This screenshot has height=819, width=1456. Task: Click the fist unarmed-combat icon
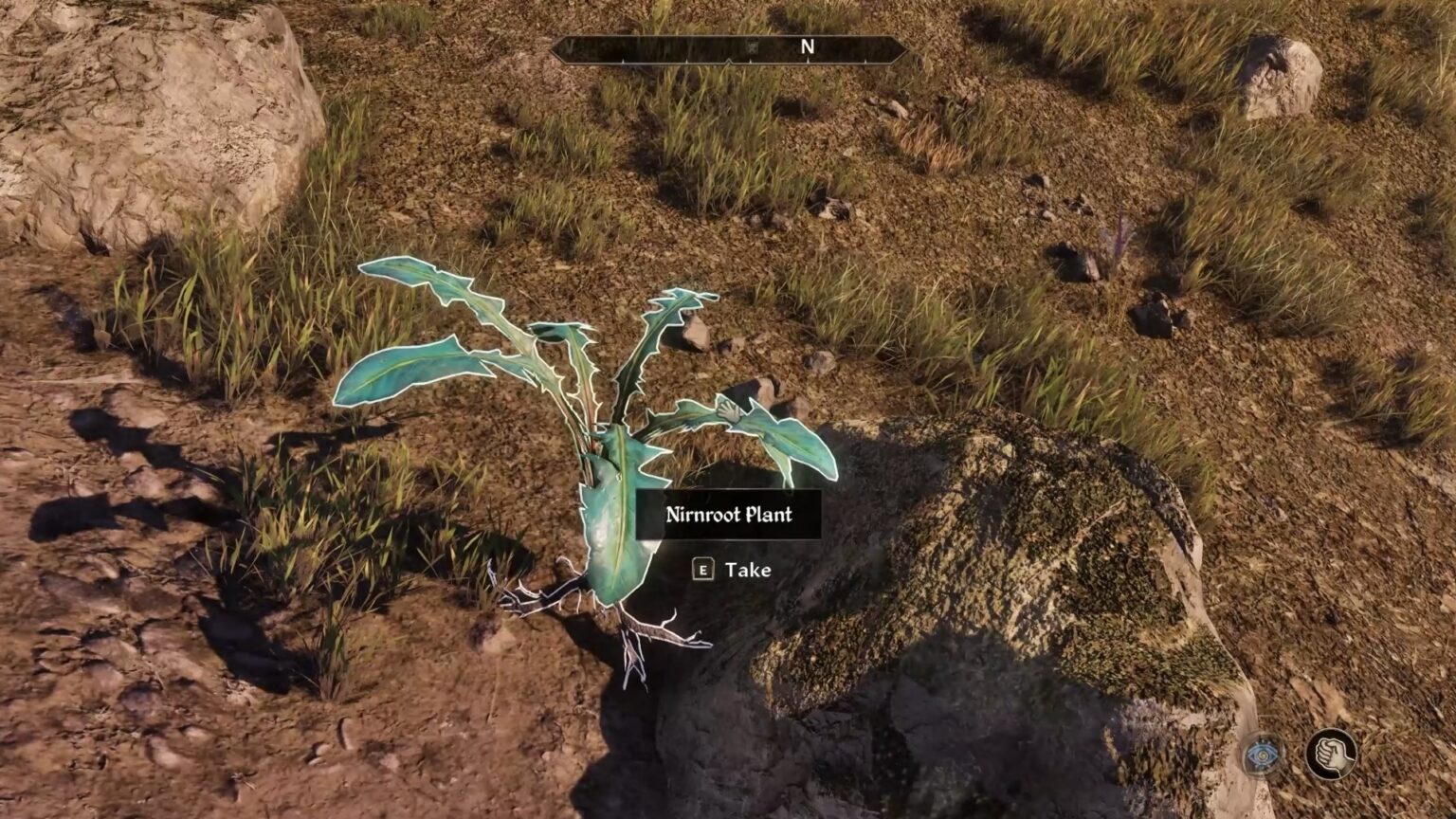1331,755
